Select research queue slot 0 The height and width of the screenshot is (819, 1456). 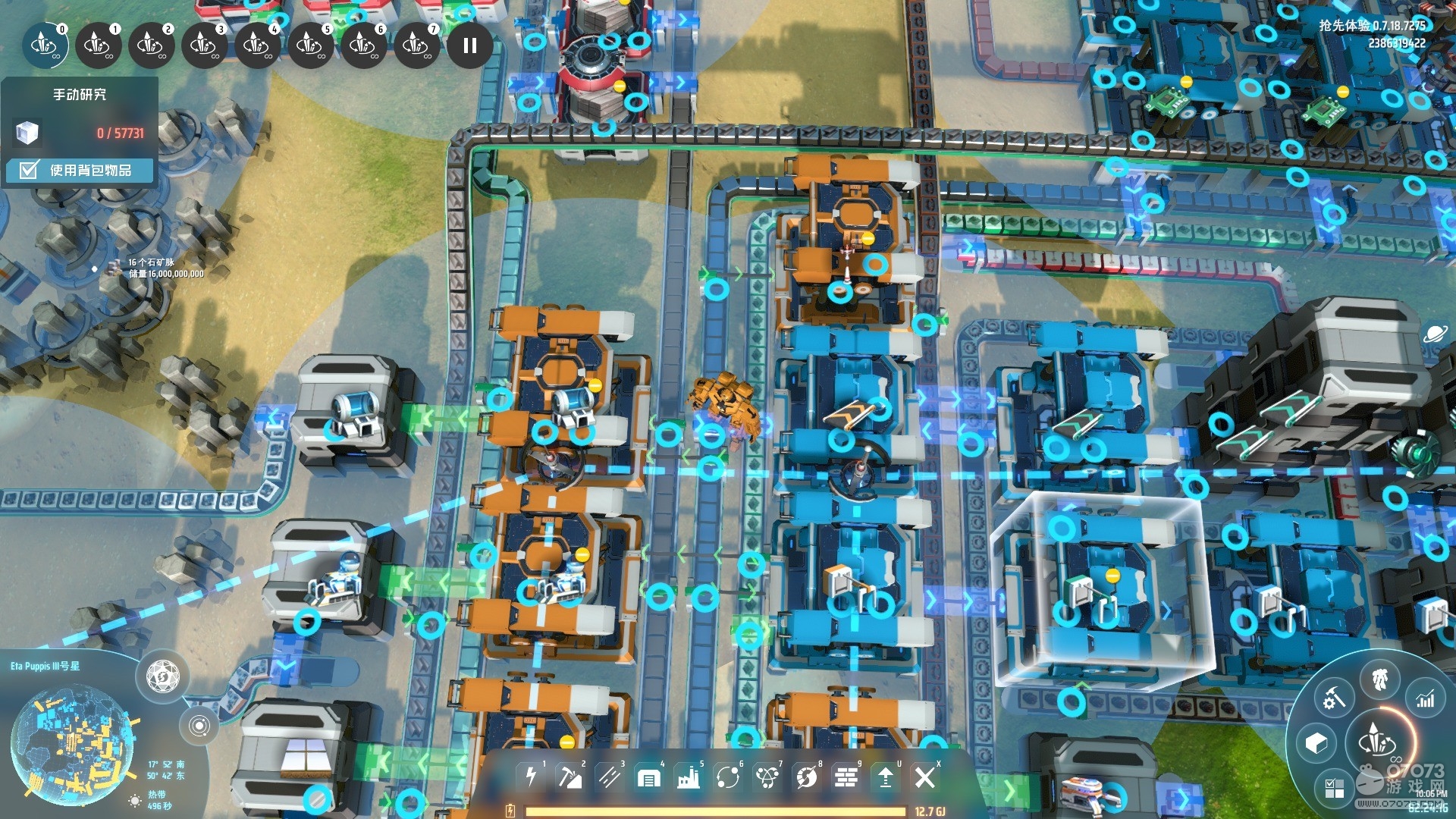click(x=45, y=46)
